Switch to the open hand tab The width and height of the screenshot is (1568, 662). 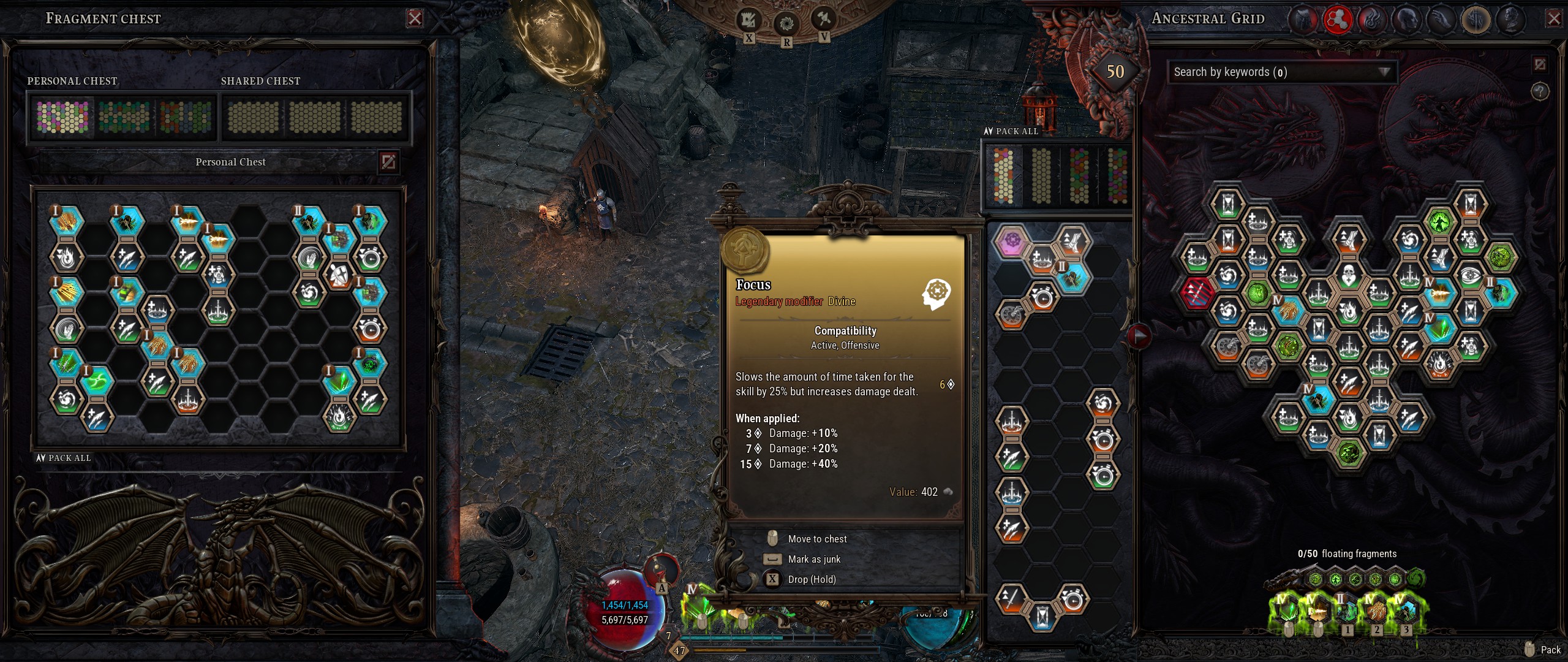[1441, 20]
